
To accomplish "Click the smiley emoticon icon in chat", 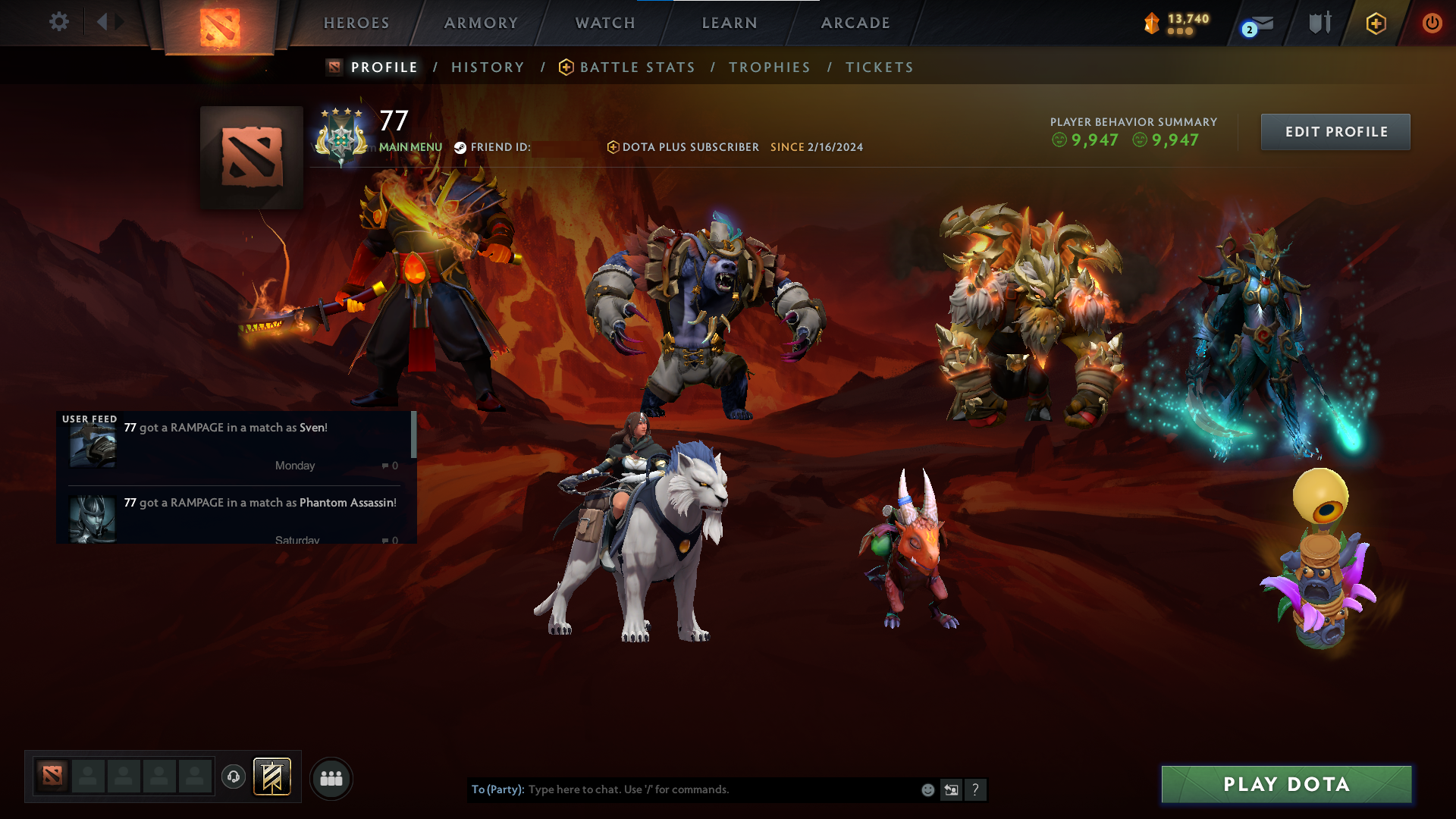I will [927, 789].
